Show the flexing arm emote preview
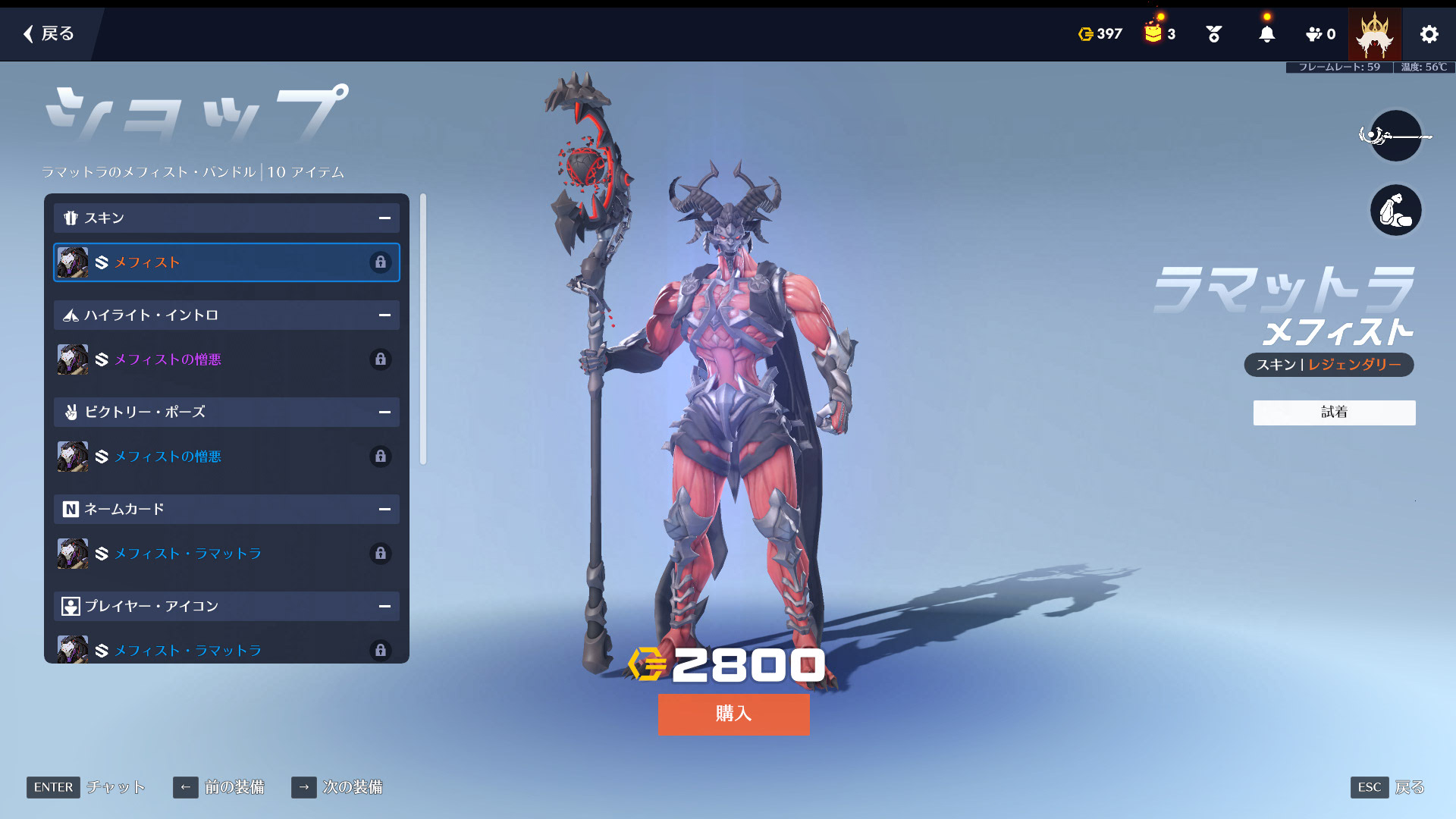1456x819 pixels. 1395,210
